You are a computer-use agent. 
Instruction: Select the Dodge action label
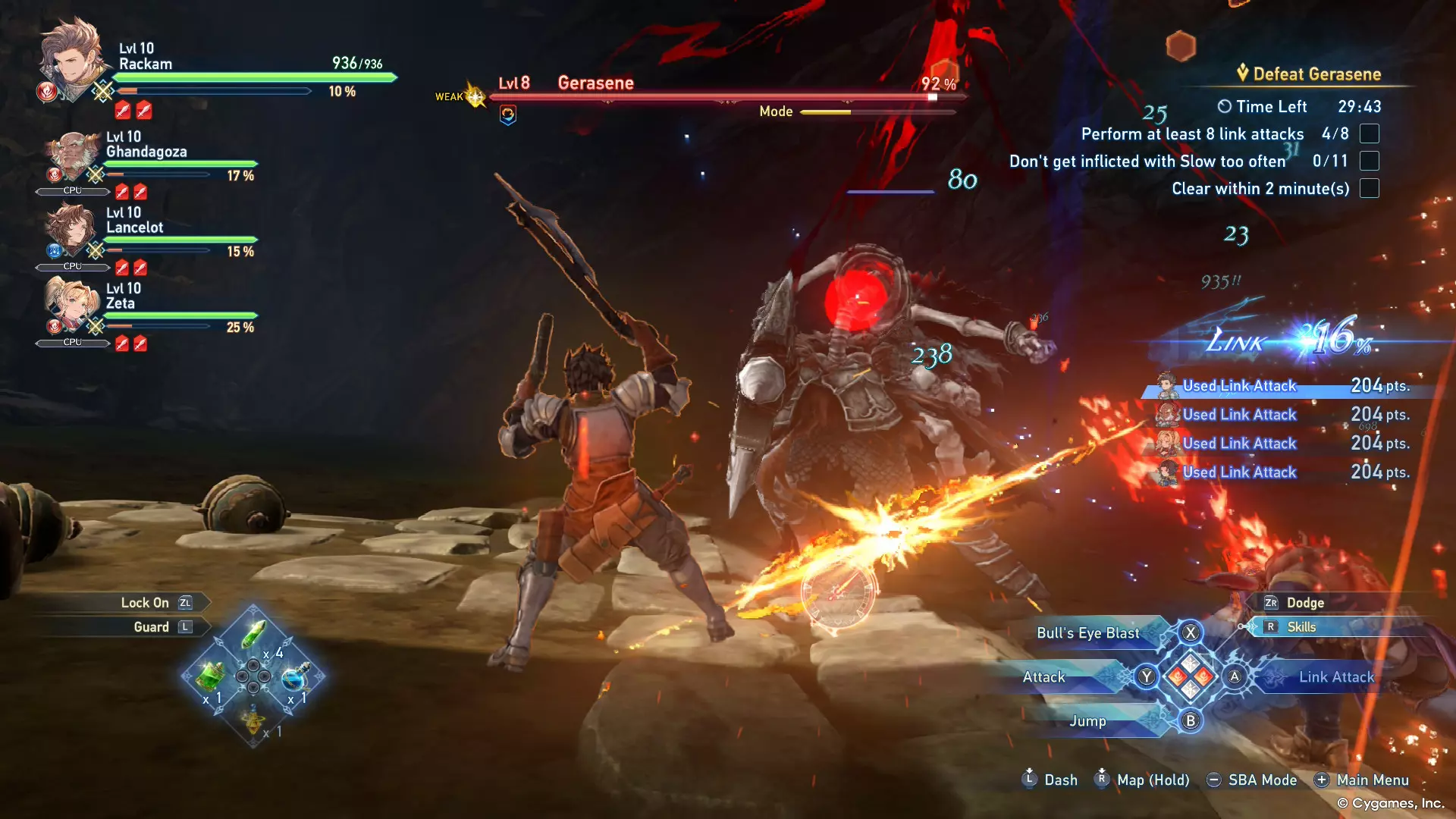[x=1304, y=603]
